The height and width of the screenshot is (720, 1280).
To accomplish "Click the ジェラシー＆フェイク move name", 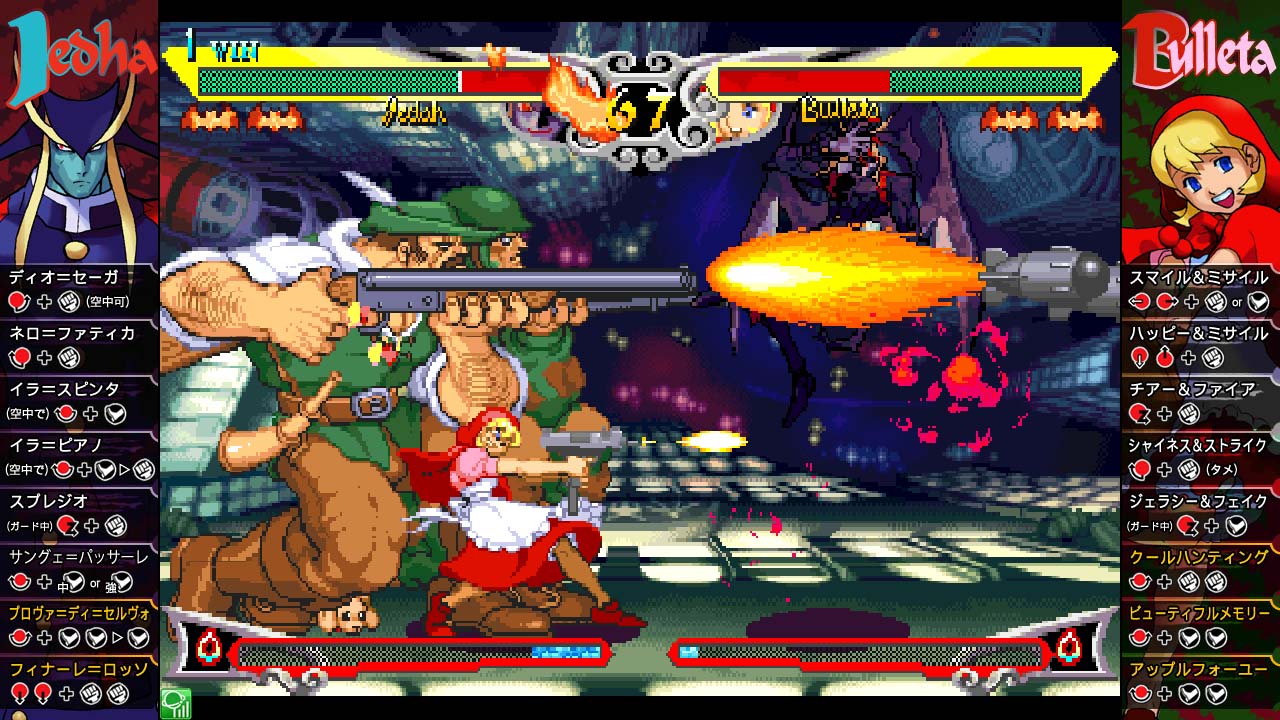I will [x=1197, y=501].
